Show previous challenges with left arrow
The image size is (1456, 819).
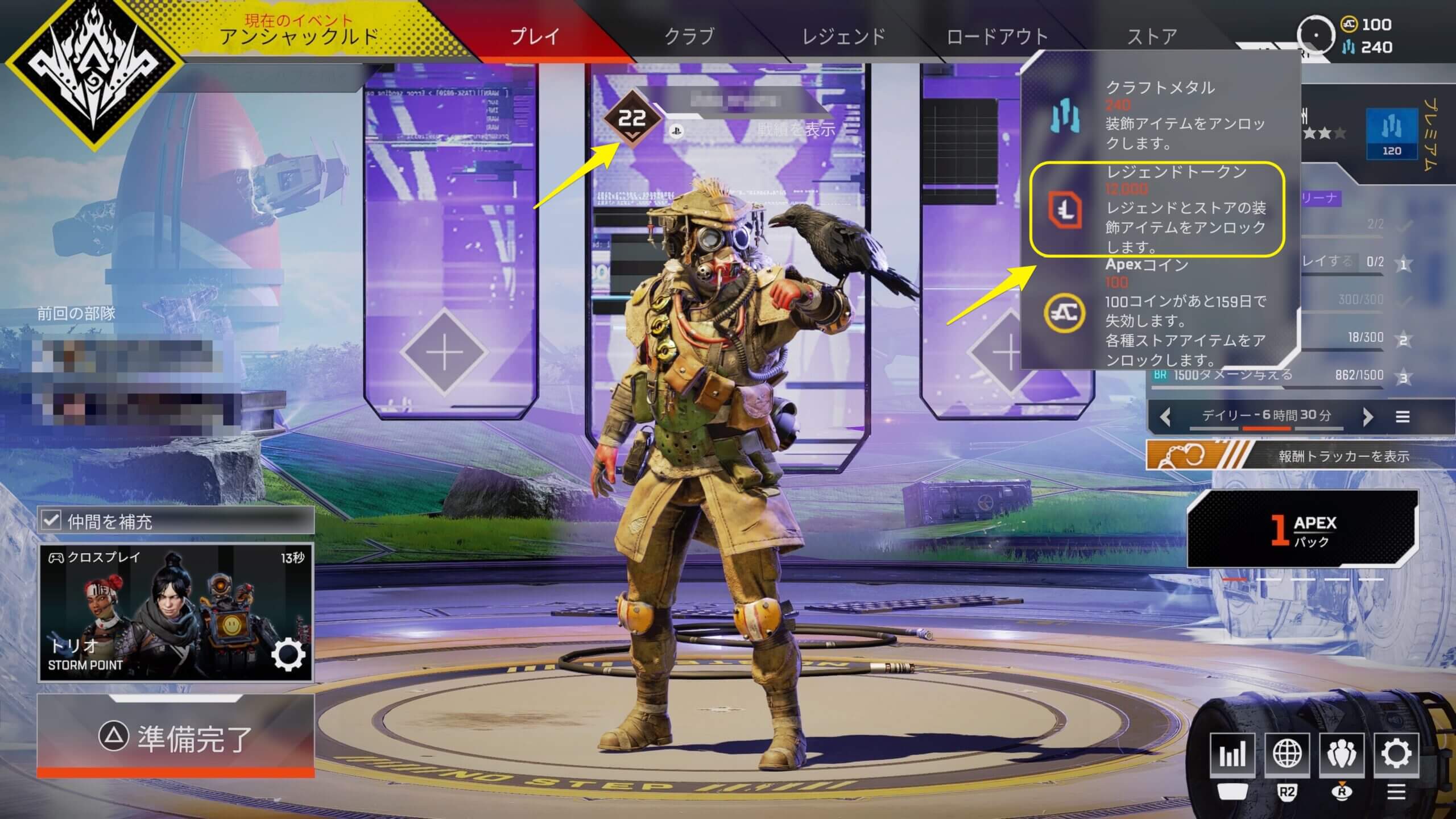[x=1165, y=417]
